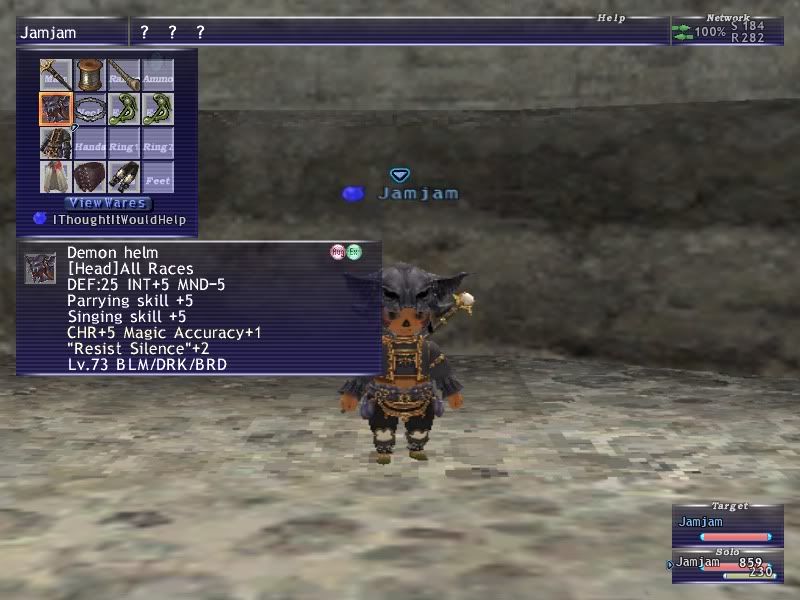Select the Demon helm head slot
The width and height of the screenshot is (800, 600).
point(56,109)
